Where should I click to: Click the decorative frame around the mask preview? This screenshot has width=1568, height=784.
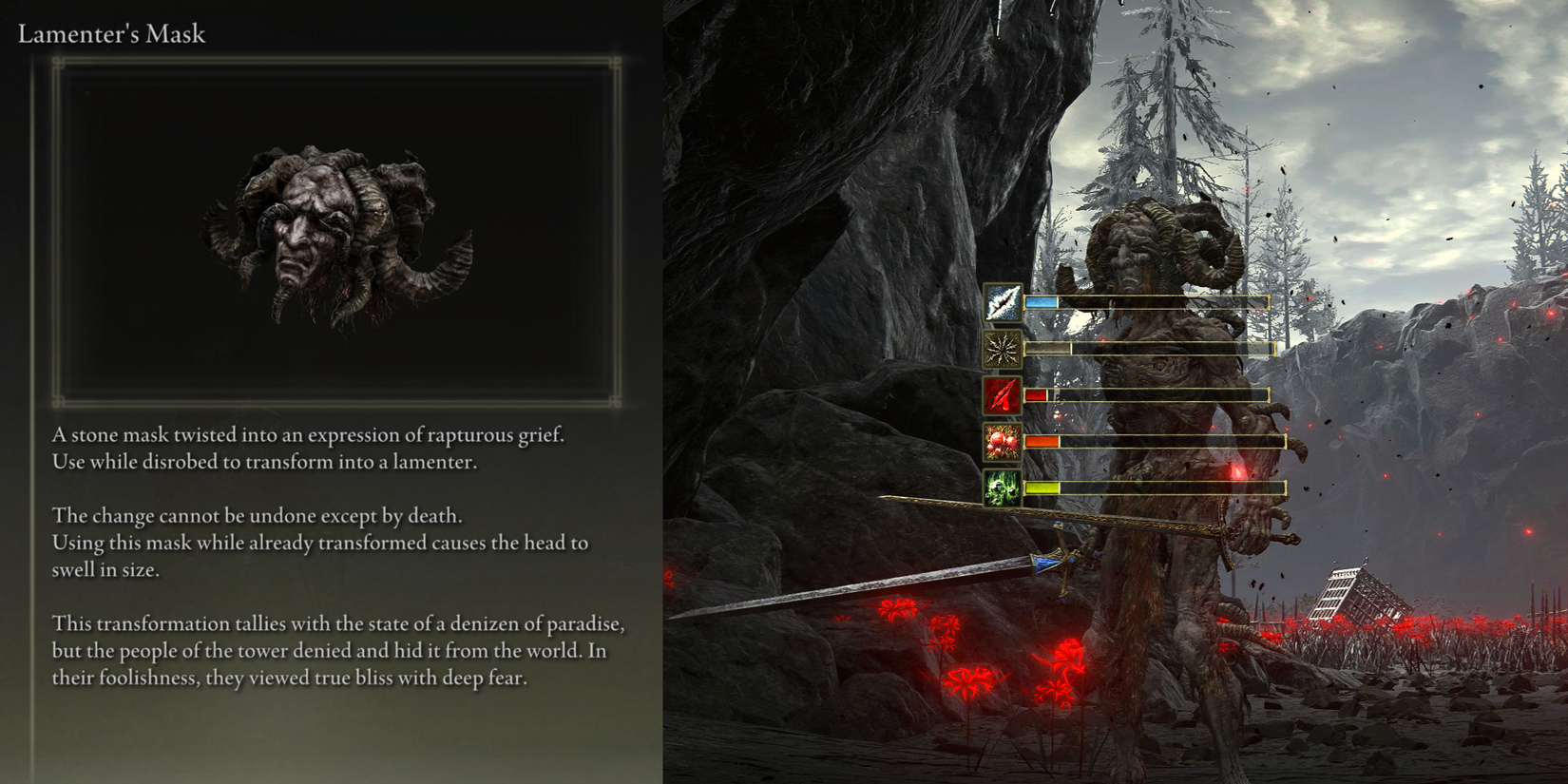332,59
